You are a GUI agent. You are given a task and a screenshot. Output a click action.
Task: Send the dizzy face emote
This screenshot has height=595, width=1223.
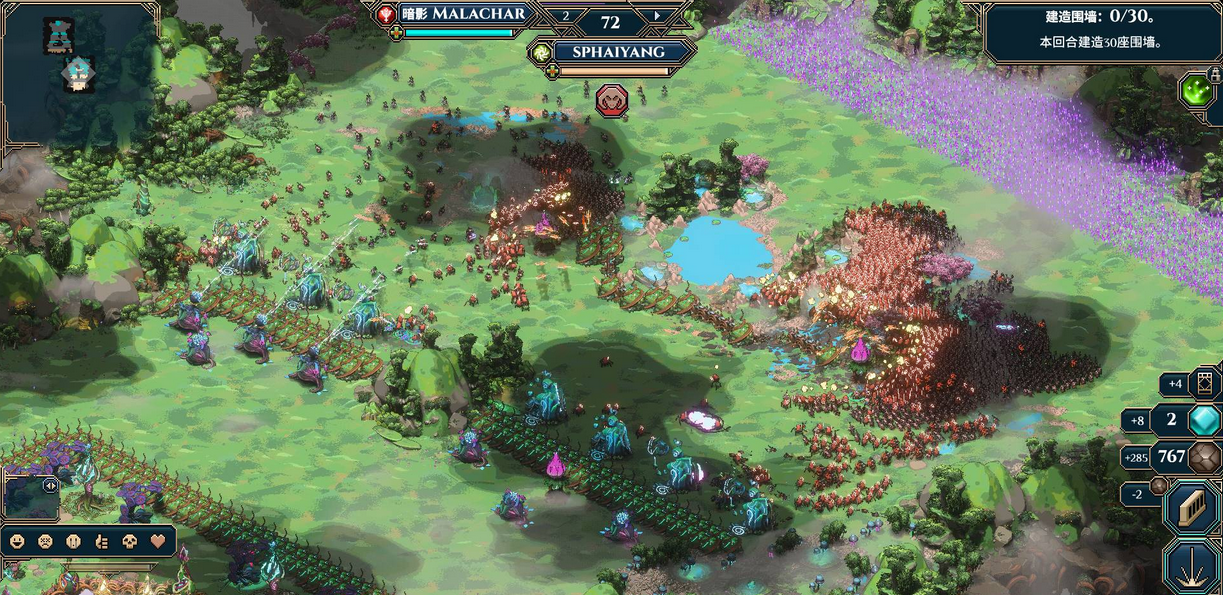(x=45, y=541)
